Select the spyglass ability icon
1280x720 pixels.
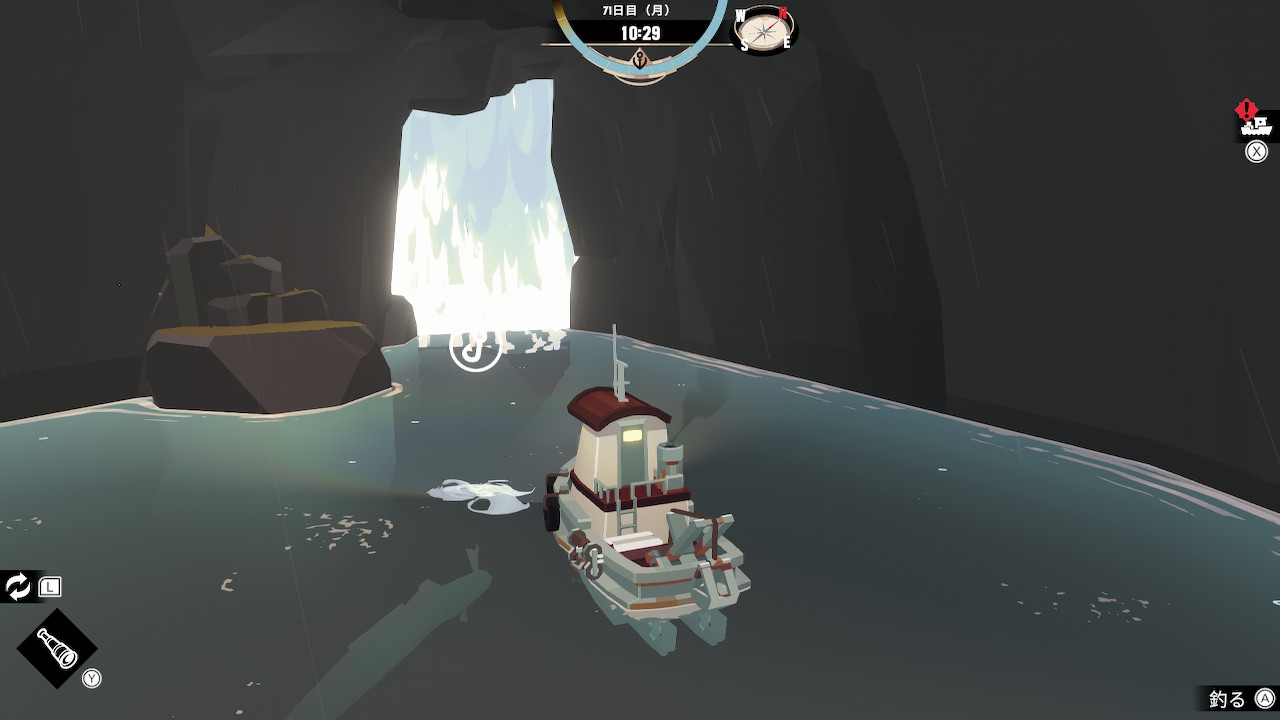(57, 648)
